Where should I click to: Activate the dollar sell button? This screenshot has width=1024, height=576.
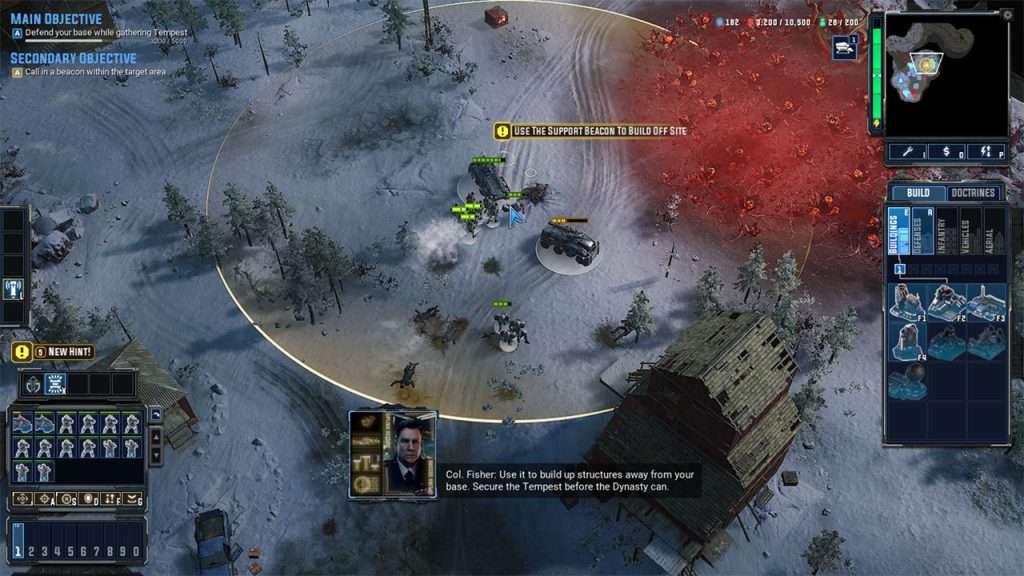tap(946, 151)
